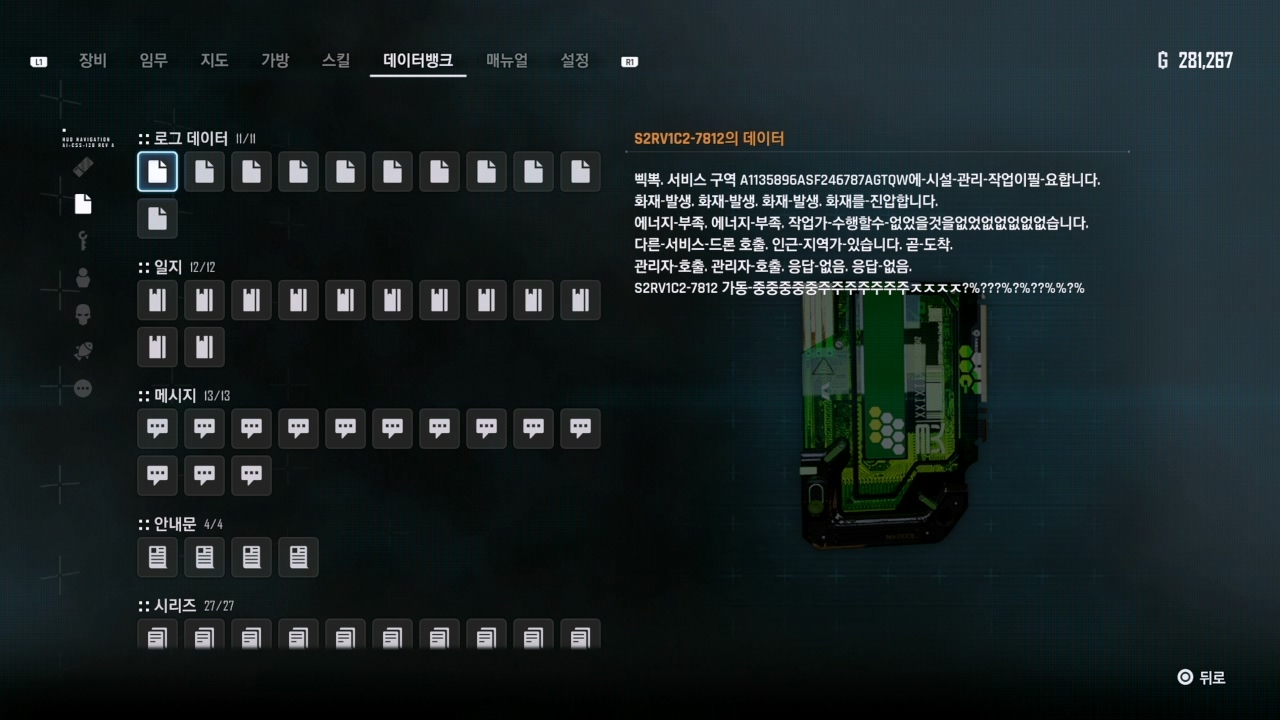Image resolution: width=1280 pixels, height=720 pixels.
Task: Open the speech dots icon at sidebar bottom
Action: (x=83, y=388)
